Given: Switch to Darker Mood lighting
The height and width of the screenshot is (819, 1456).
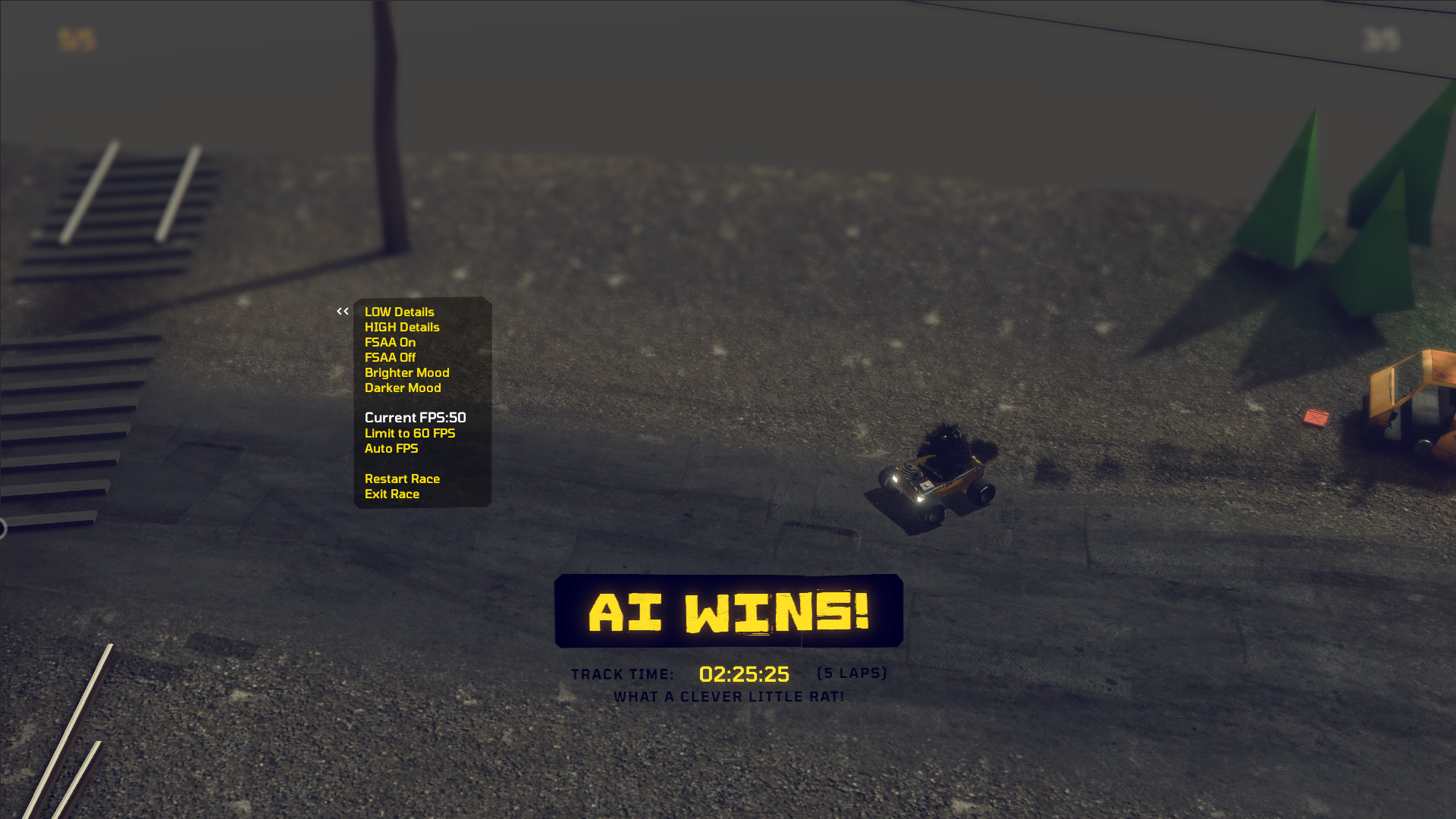Looking at the screenshot, I should [x=402, y=388].
